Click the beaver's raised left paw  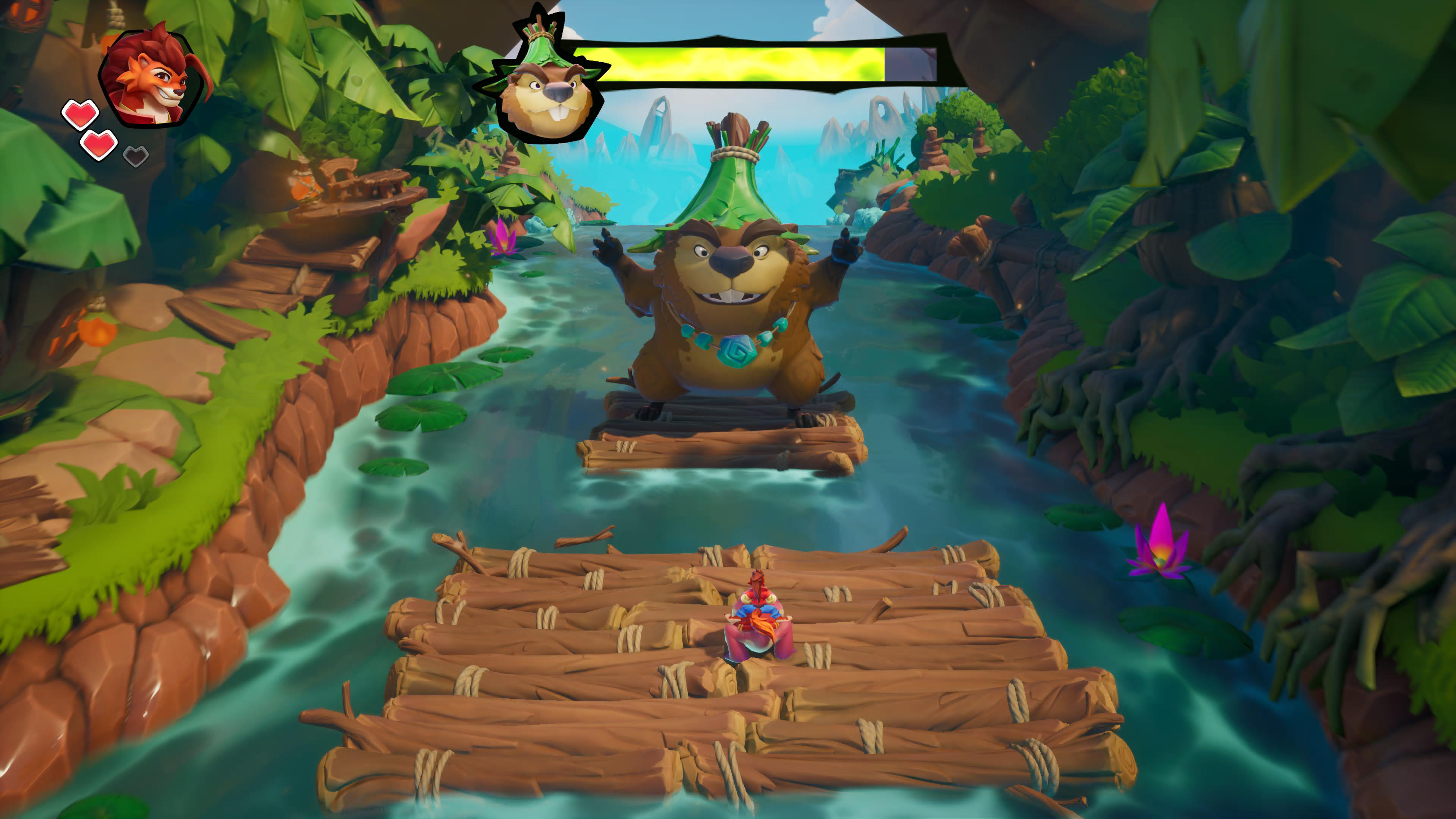pos(842,249)
